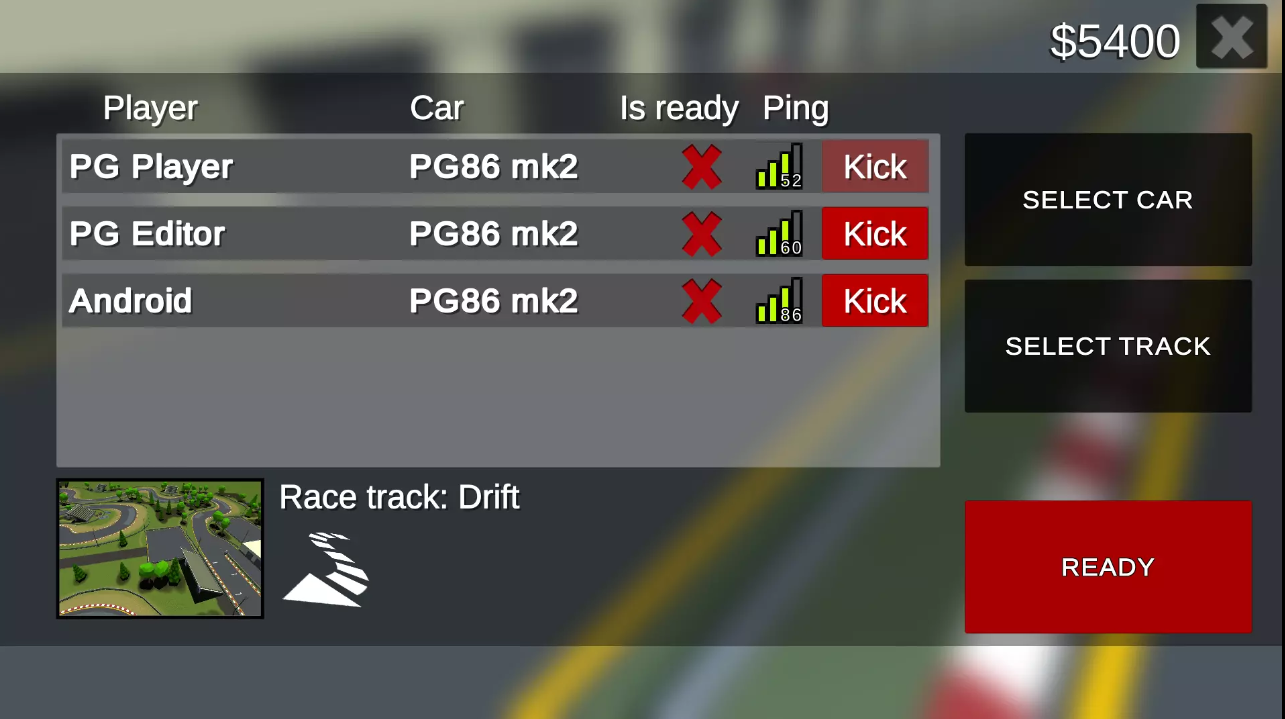
Task: Click the white track layout icon
Action: 327,570
